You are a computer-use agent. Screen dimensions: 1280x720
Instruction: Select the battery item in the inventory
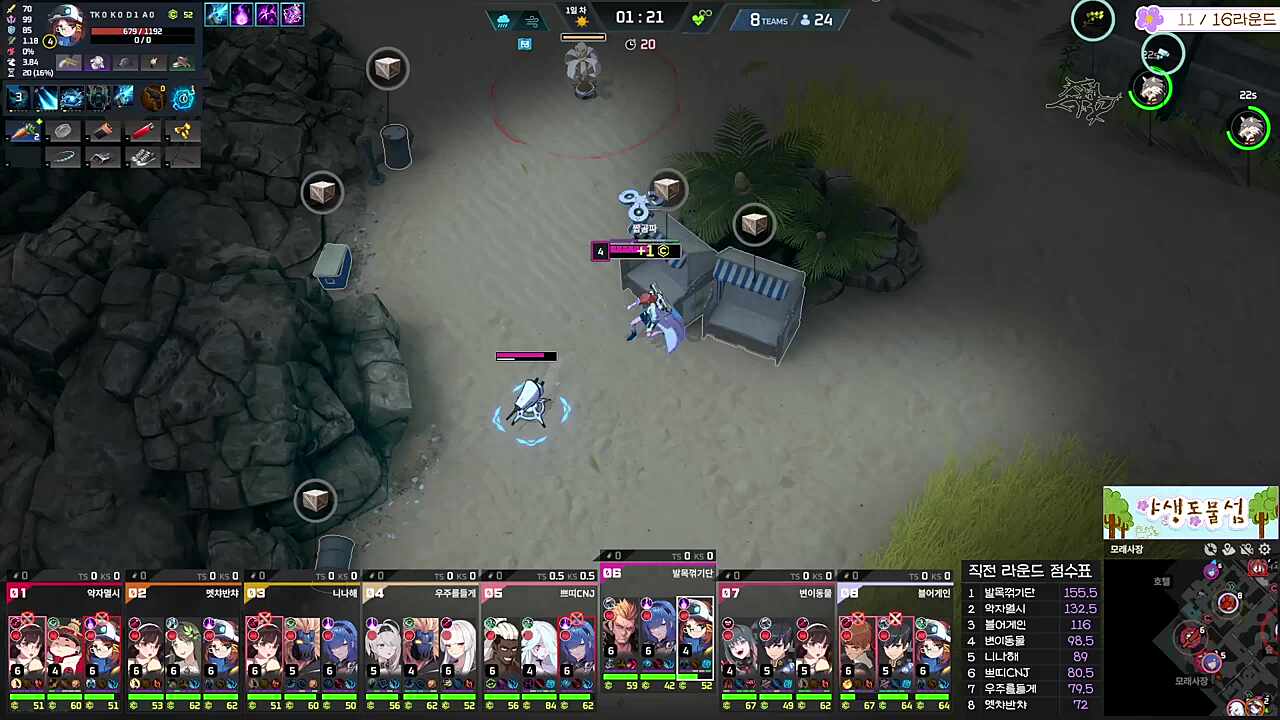[x=104, y=130]
